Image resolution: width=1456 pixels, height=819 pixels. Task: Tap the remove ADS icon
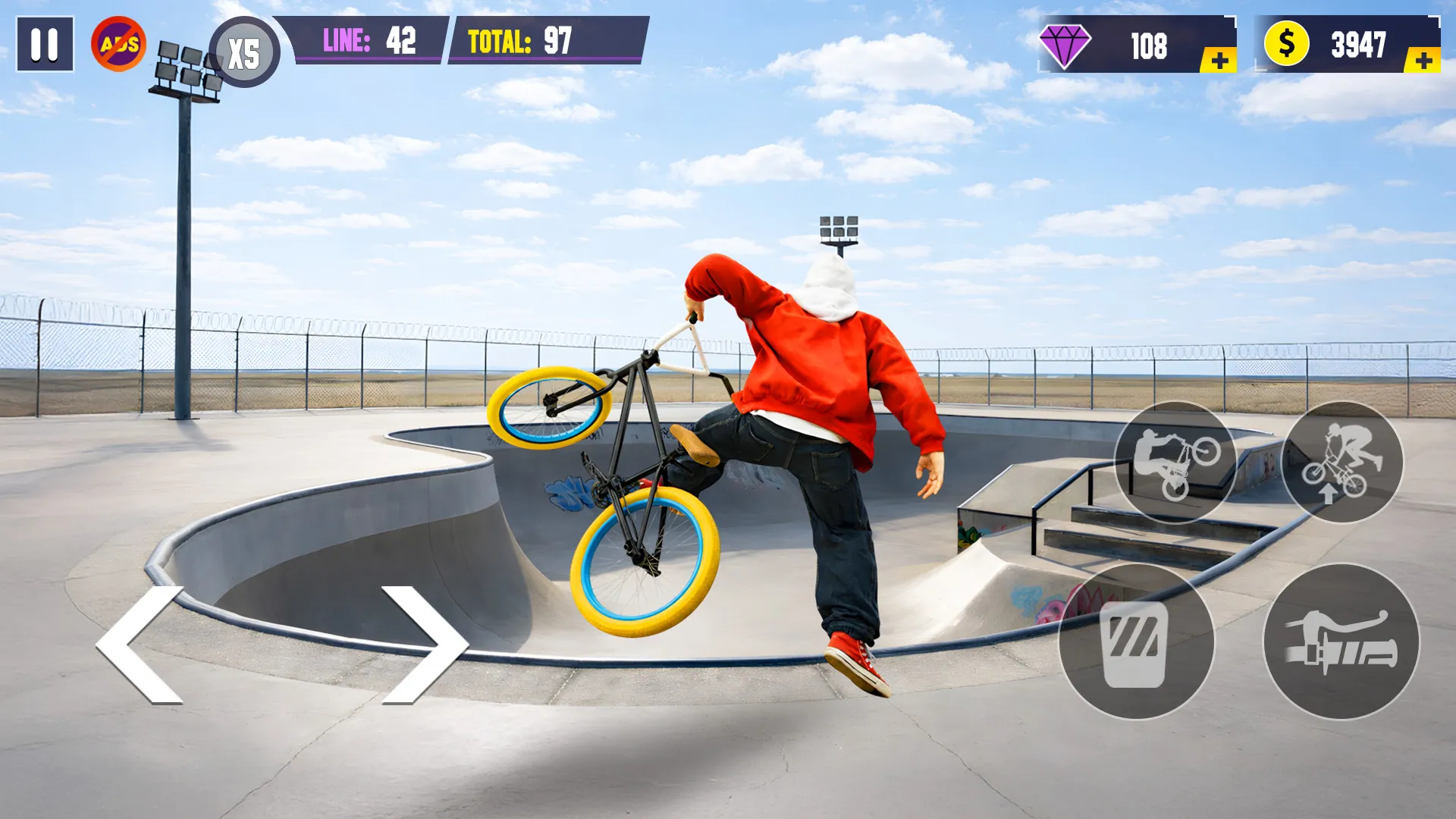[119, 44]
